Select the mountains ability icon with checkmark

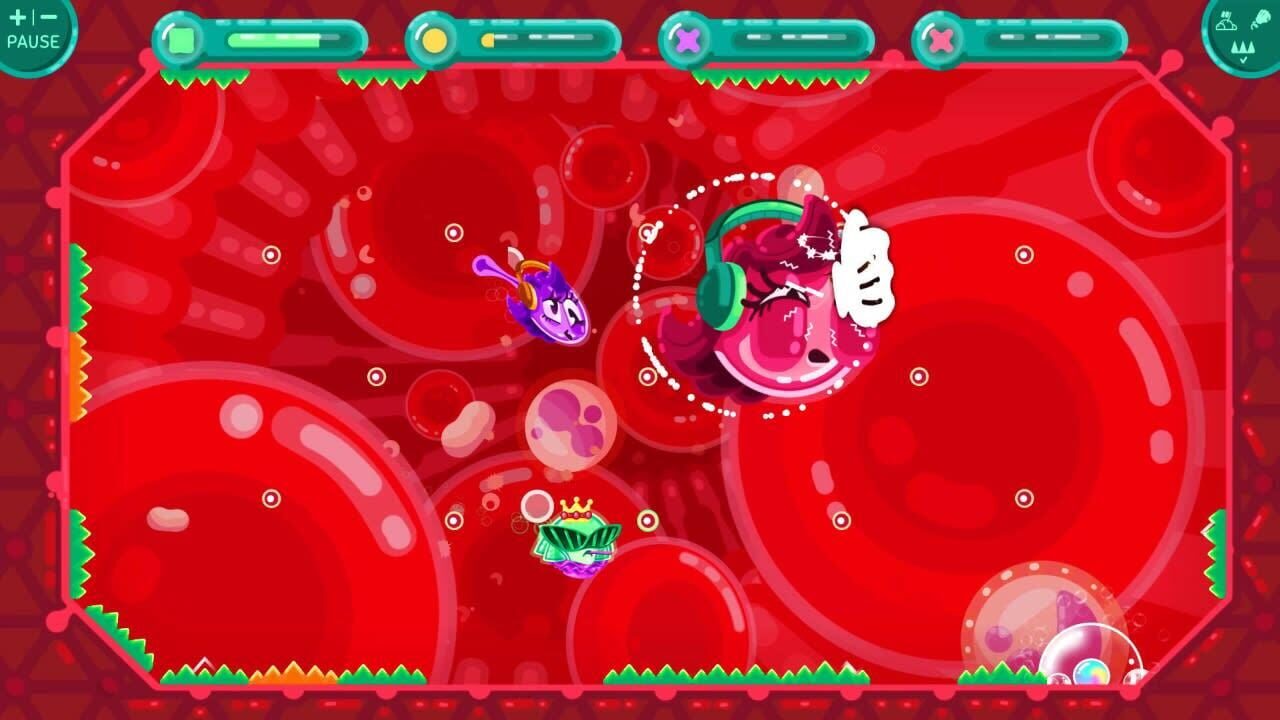point(1243,47)
